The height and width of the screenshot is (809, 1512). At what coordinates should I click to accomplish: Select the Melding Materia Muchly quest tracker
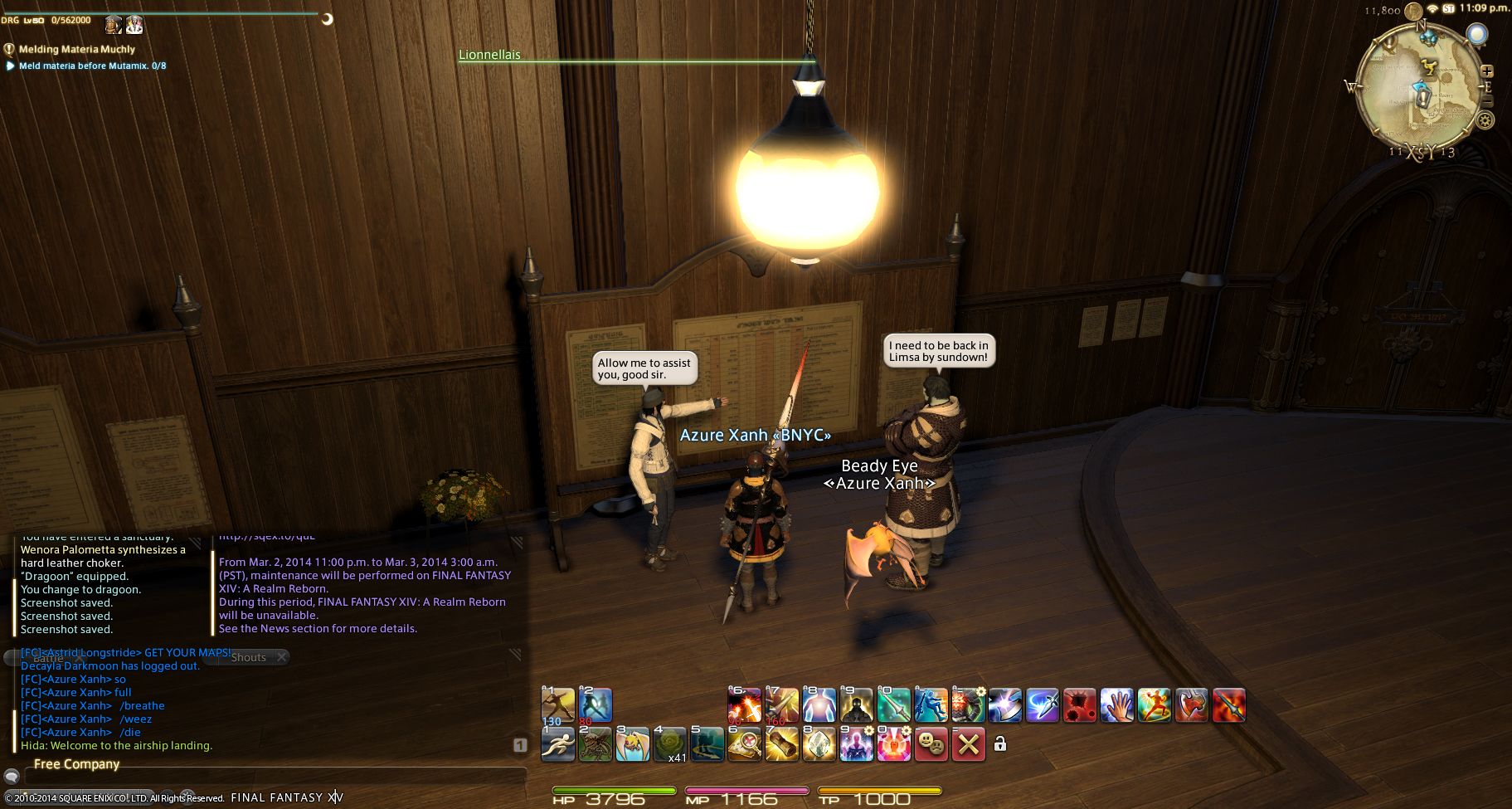77,50
